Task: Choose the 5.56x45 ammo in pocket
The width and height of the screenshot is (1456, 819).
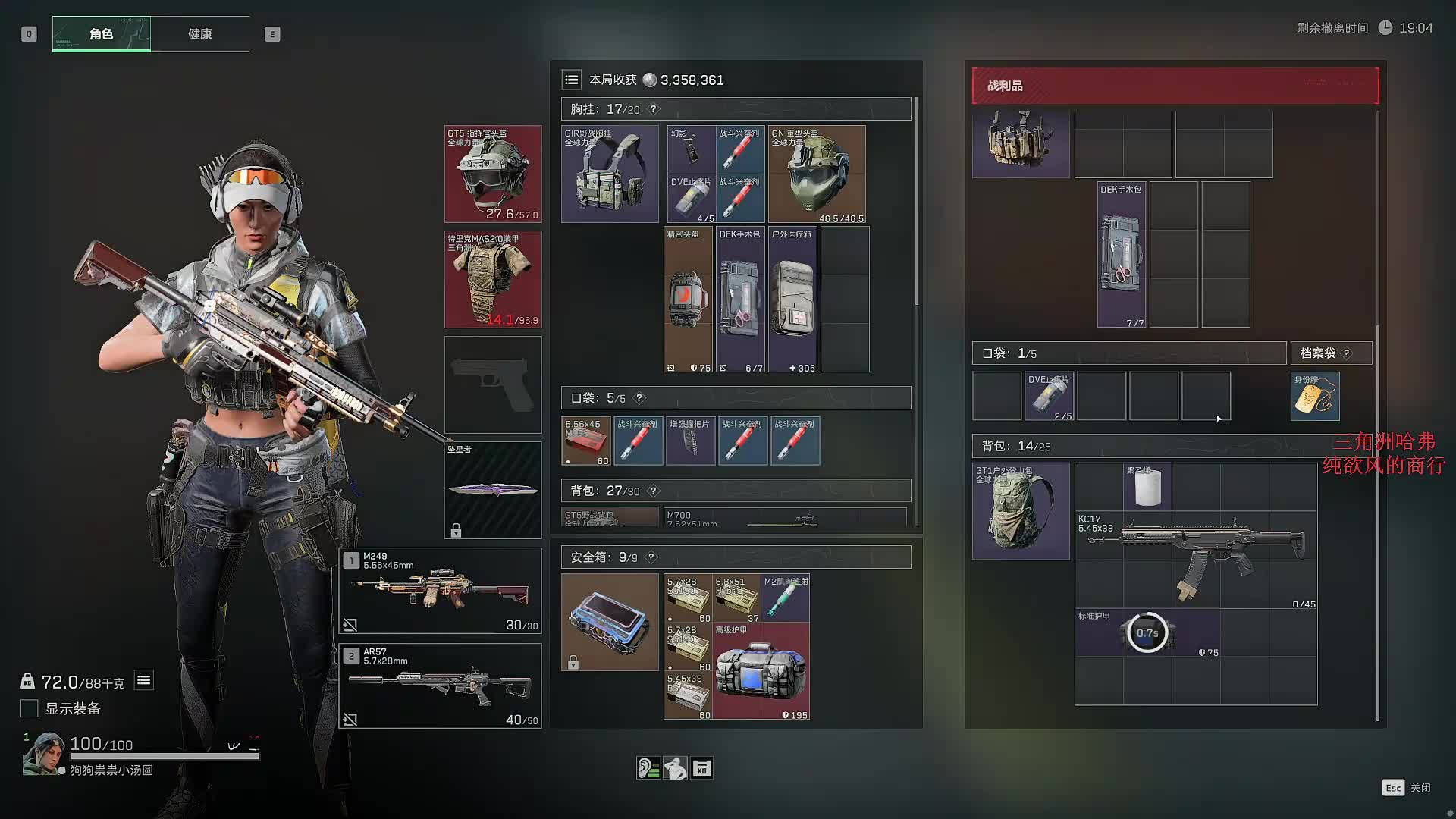Action: coord(585,441)
